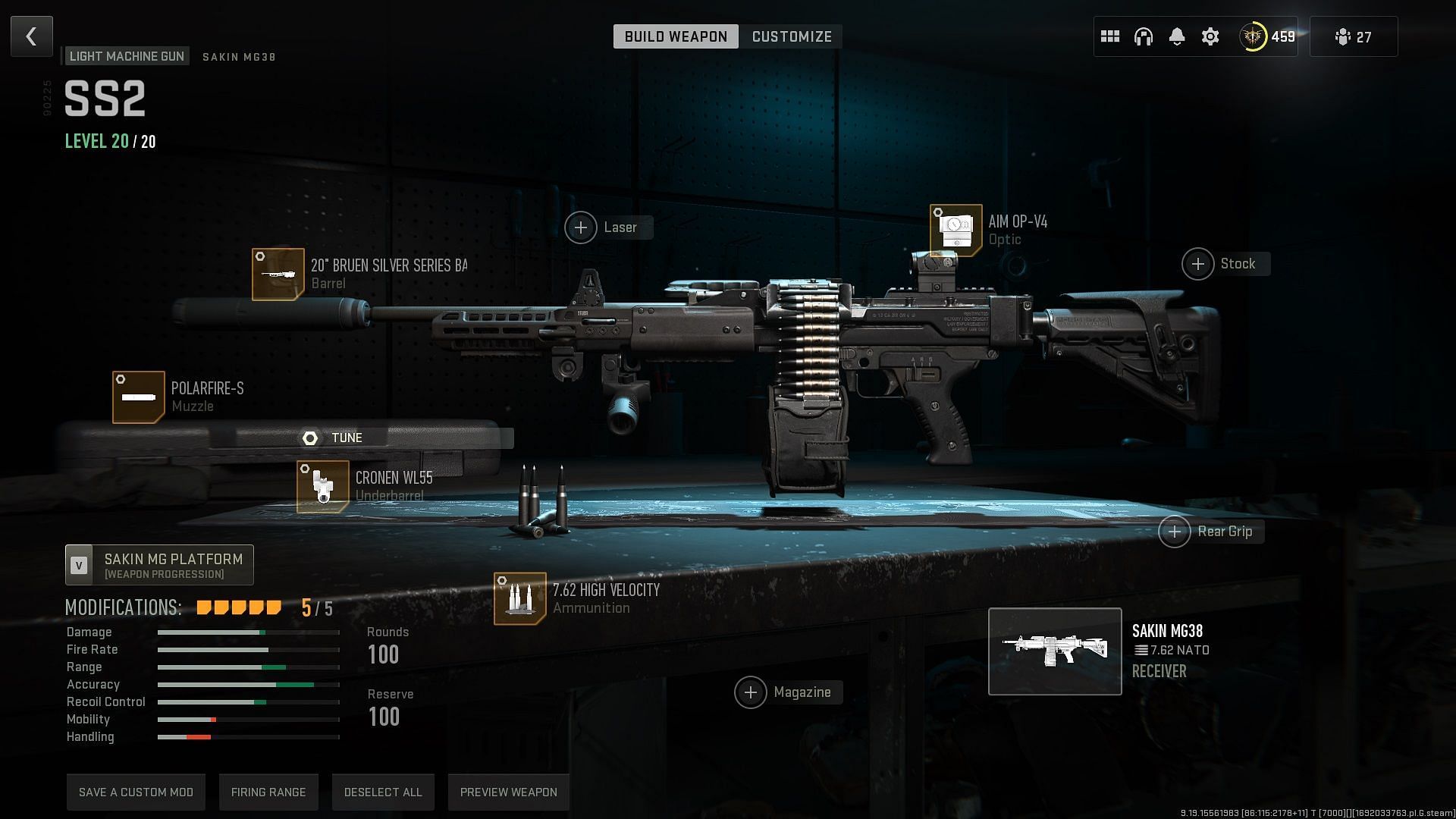Go back with the top-left arrow
This screenshot has width=1456, height=819.
tap(32, 36)
